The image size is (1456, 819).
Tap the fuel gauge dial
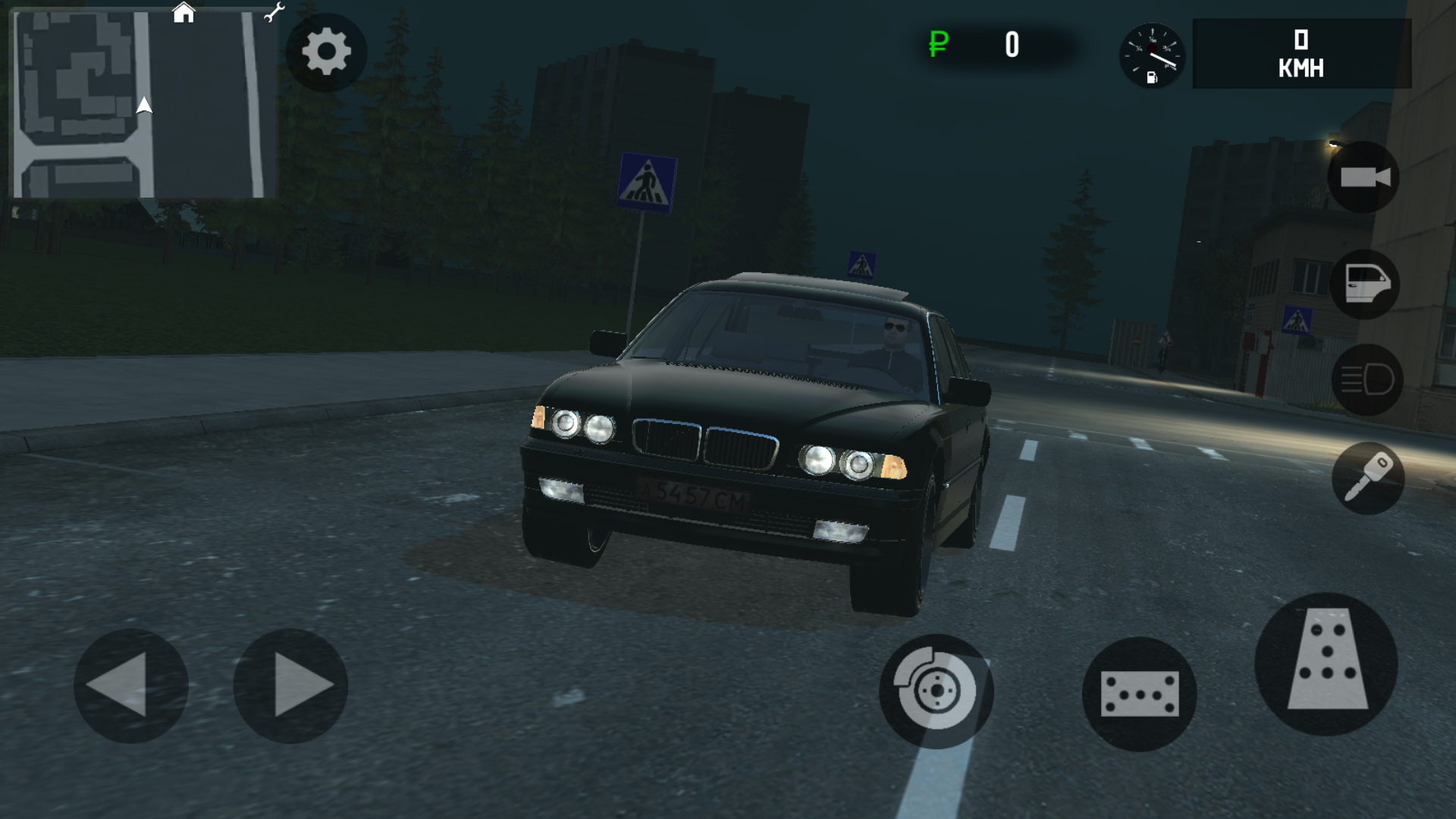coord(1153,57)
